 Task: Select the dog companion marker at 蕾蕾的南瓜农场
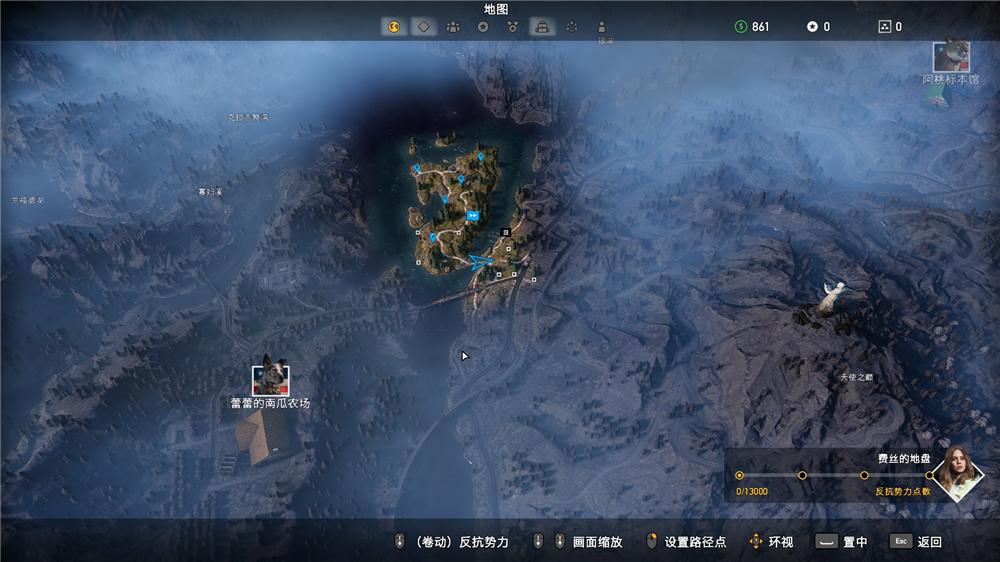tap(270, 377)
